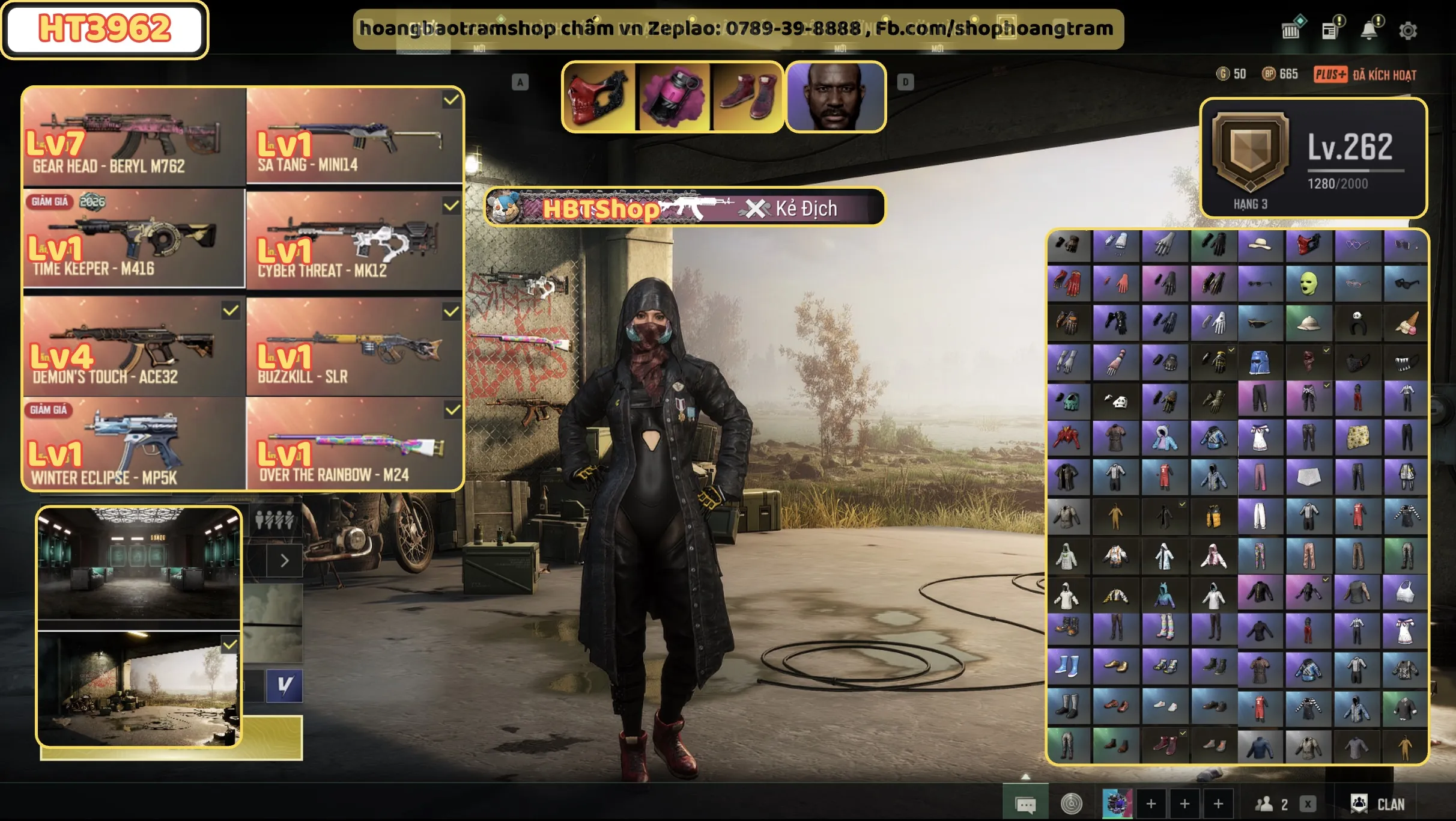Pick the Time Keeper M416 skin
This screenshot has width=1456, height=821.
[x=133, y=239]
